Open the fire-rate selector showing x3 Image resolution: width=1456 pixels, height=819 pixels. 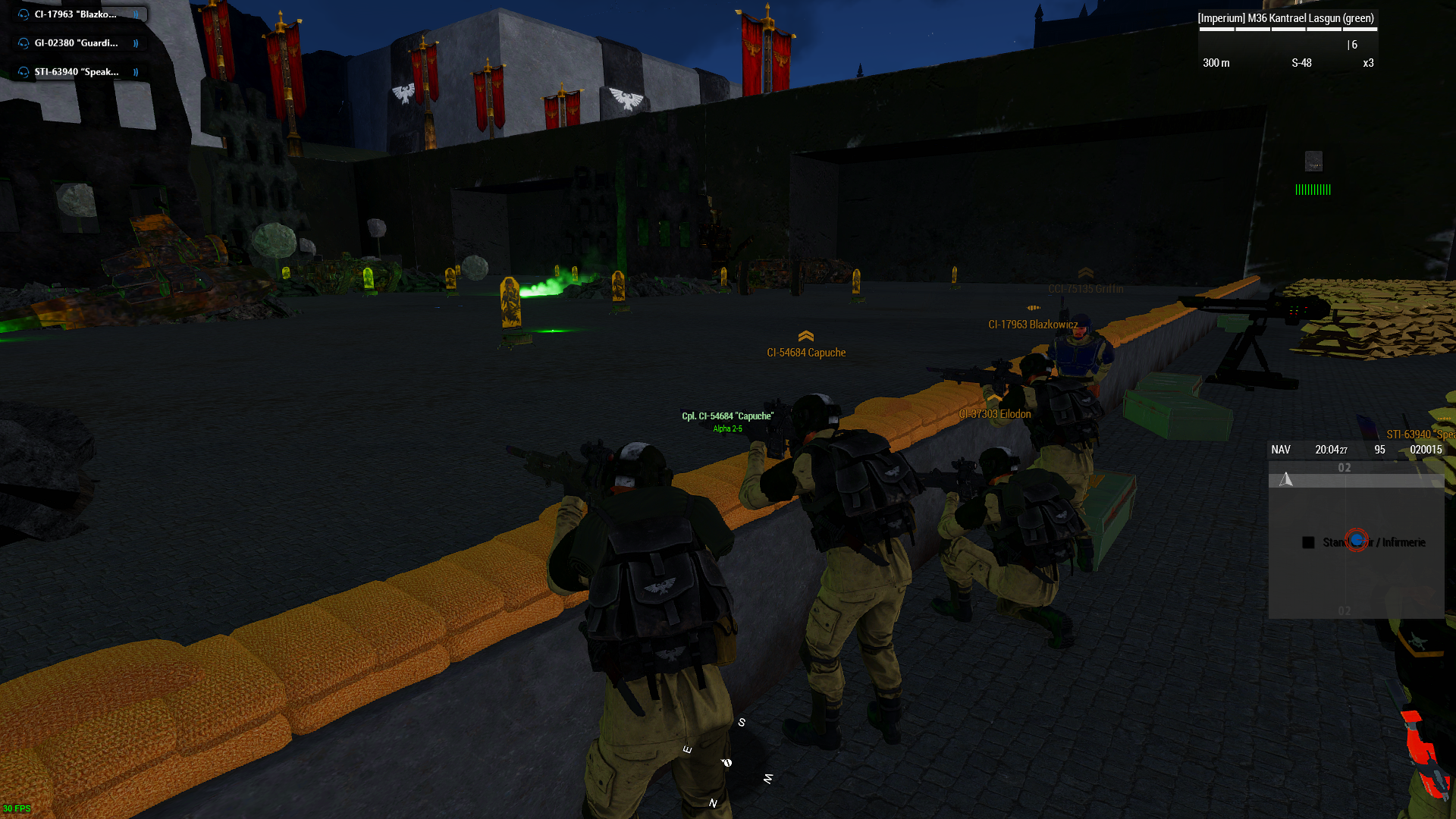1368,64
